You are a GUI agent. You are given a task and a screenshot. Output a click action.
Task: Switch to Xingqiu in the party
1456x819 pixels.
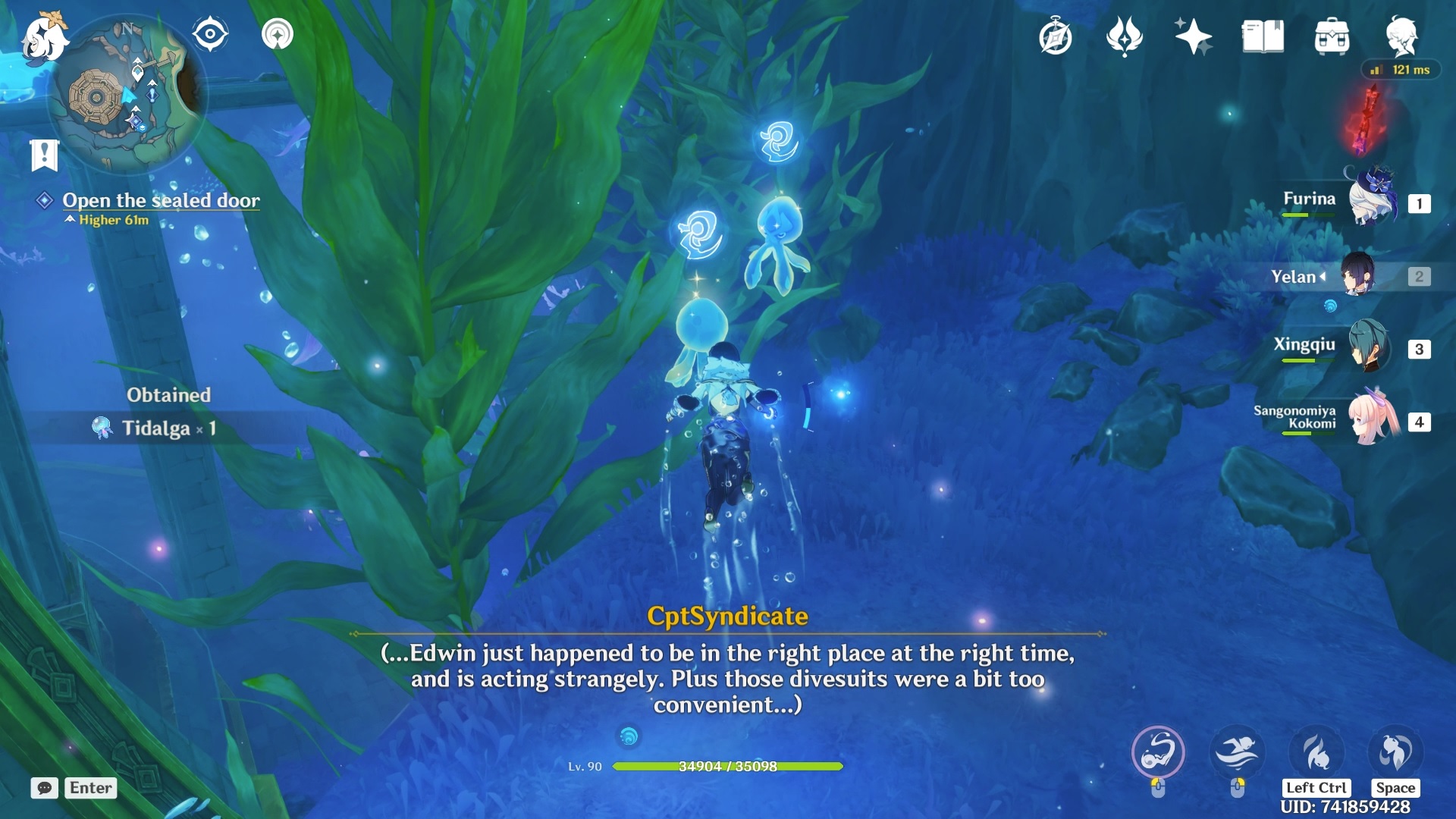tap(1370, 347)
